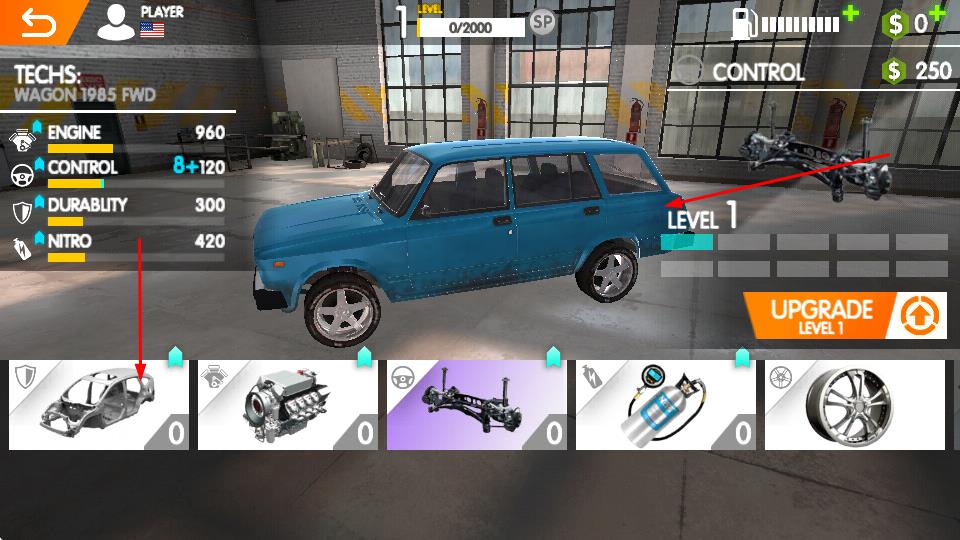This screenshot has width=960, height=540.
Task: Select the car body frame part
Action: [98, 404]
